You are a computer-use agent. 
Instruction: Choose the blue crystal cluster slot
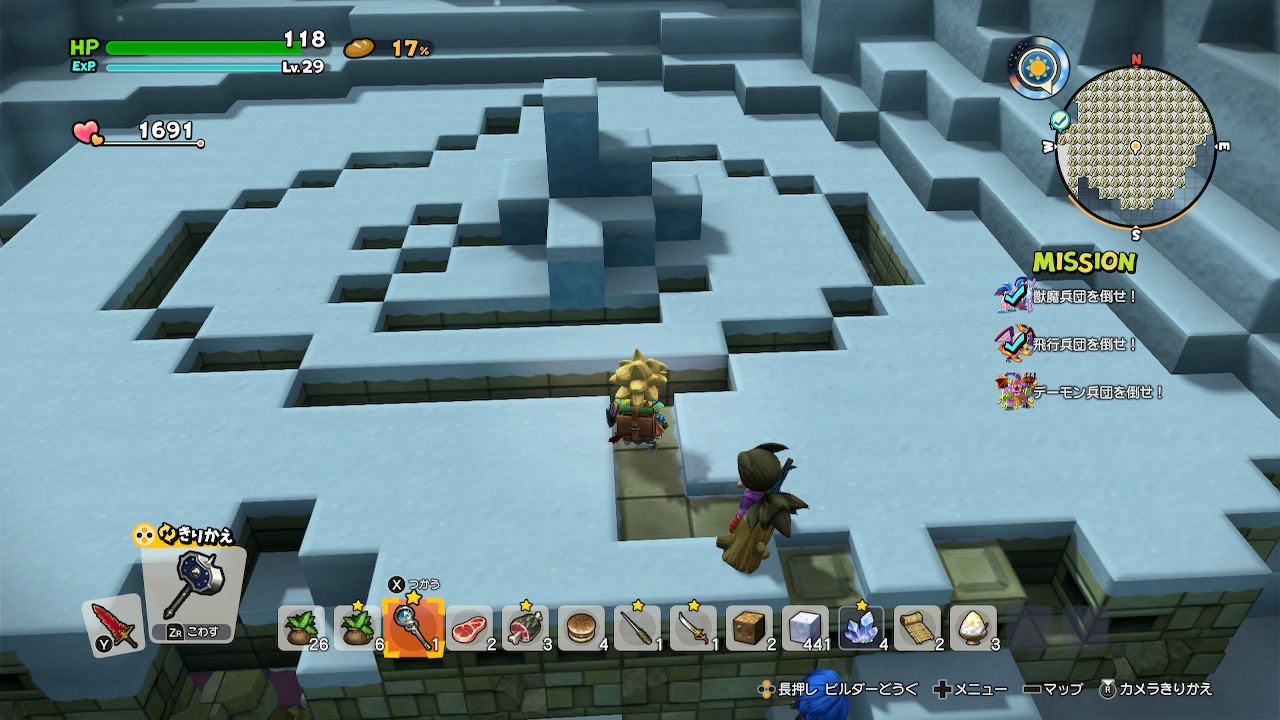[x=861, y=629]
